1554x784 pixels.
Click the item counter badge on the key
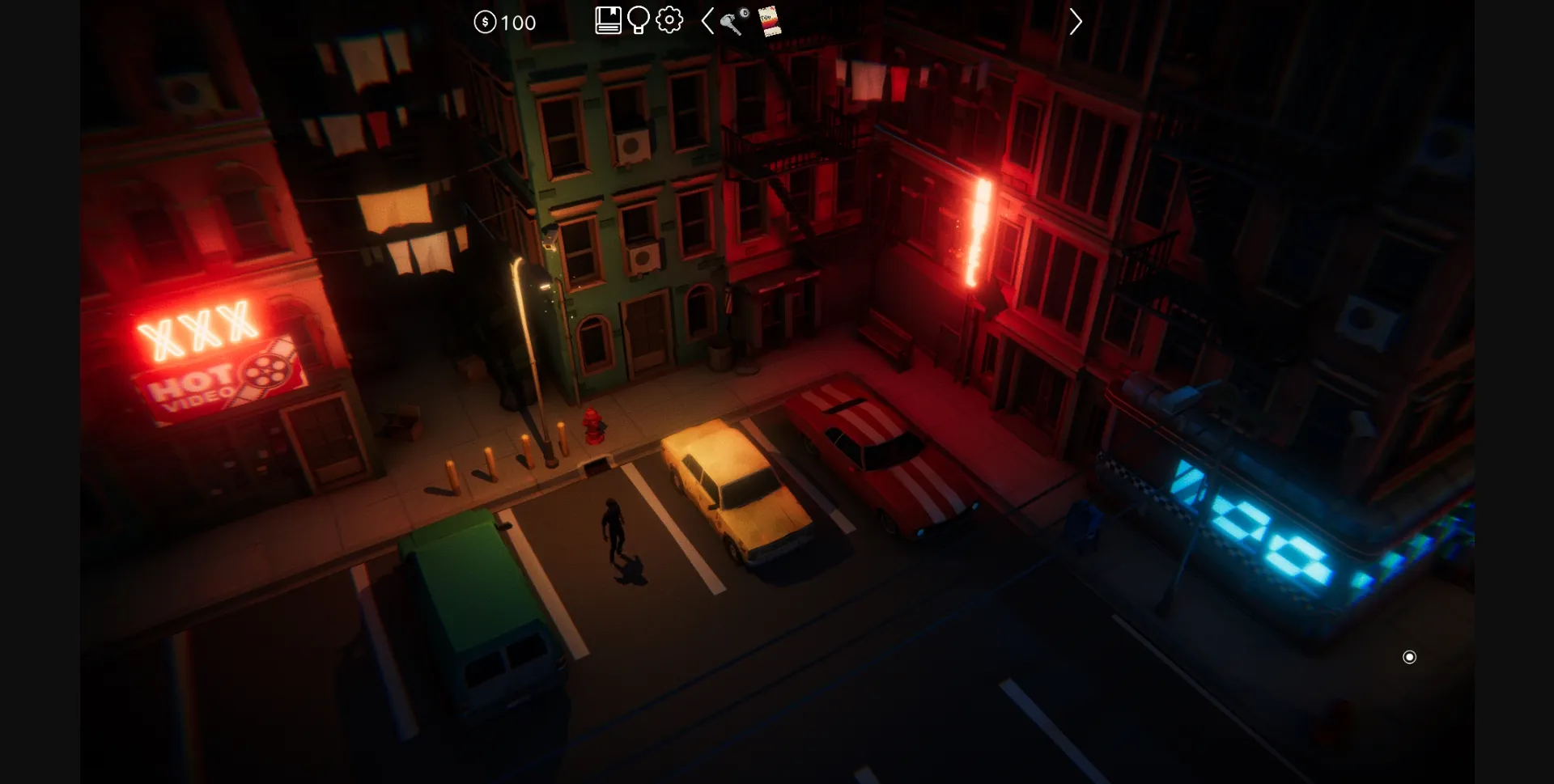pyautogui.click(x=745, y=12)
